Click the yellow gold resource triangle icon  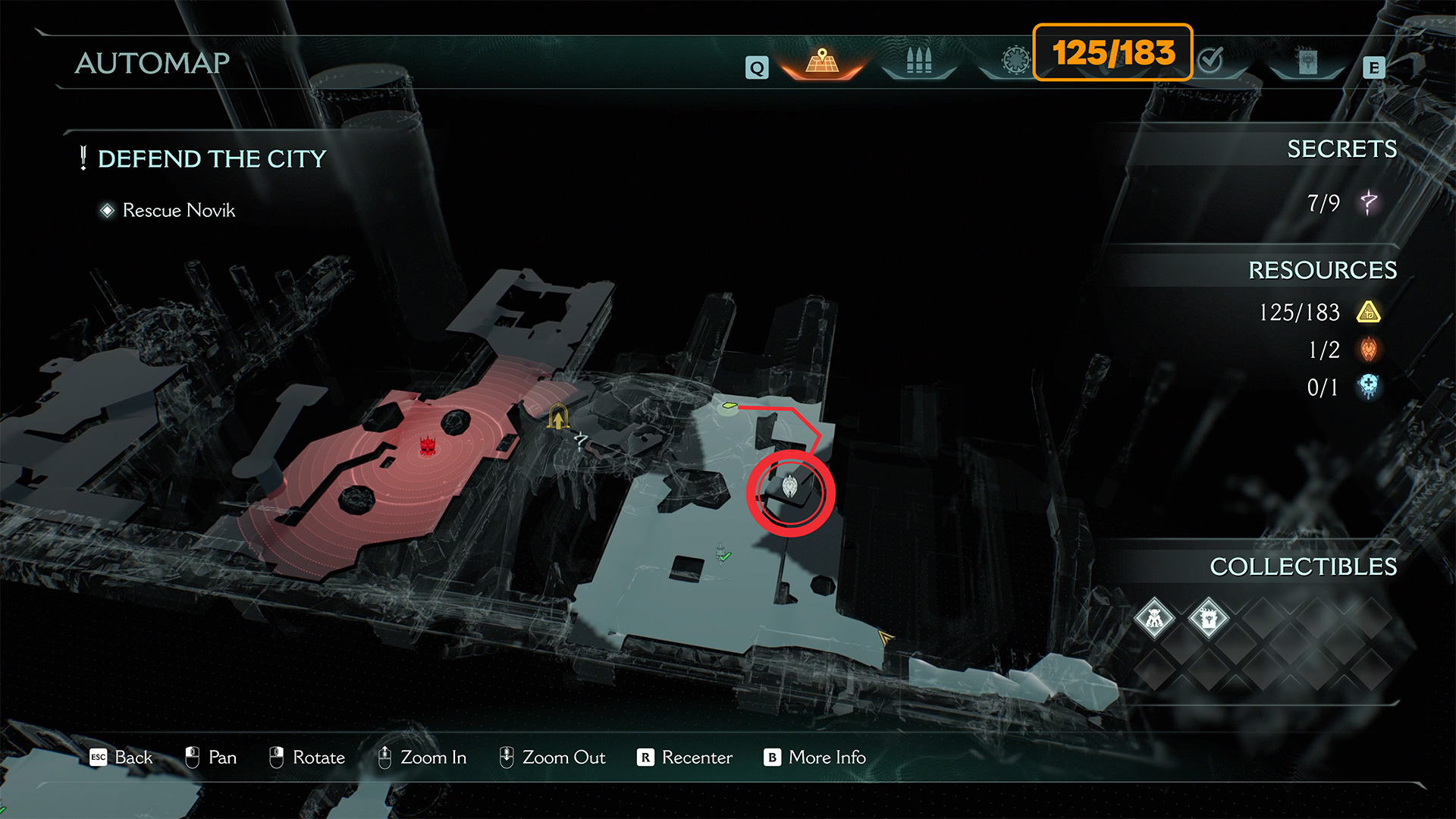pos(1369,312)
